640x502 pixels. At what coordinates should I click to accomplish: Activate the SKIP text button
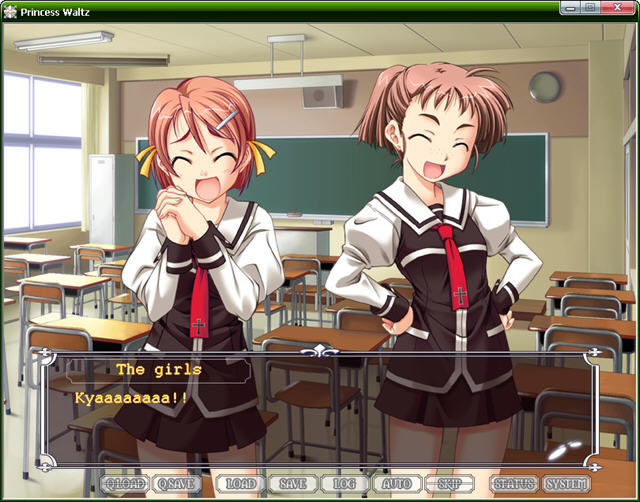point(449,484)
